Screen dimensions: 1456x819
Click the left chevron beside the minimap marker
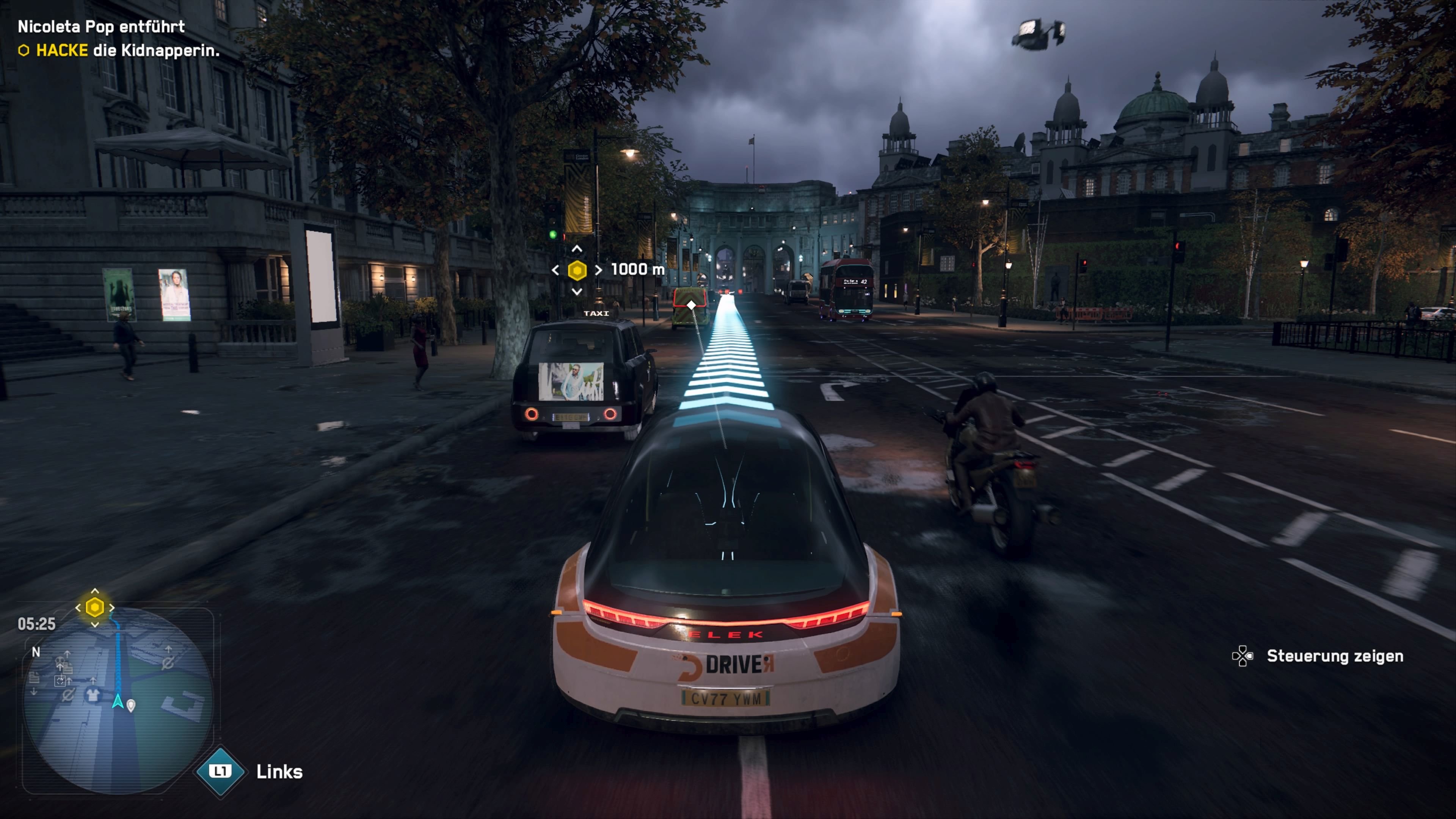coord(78,607)
